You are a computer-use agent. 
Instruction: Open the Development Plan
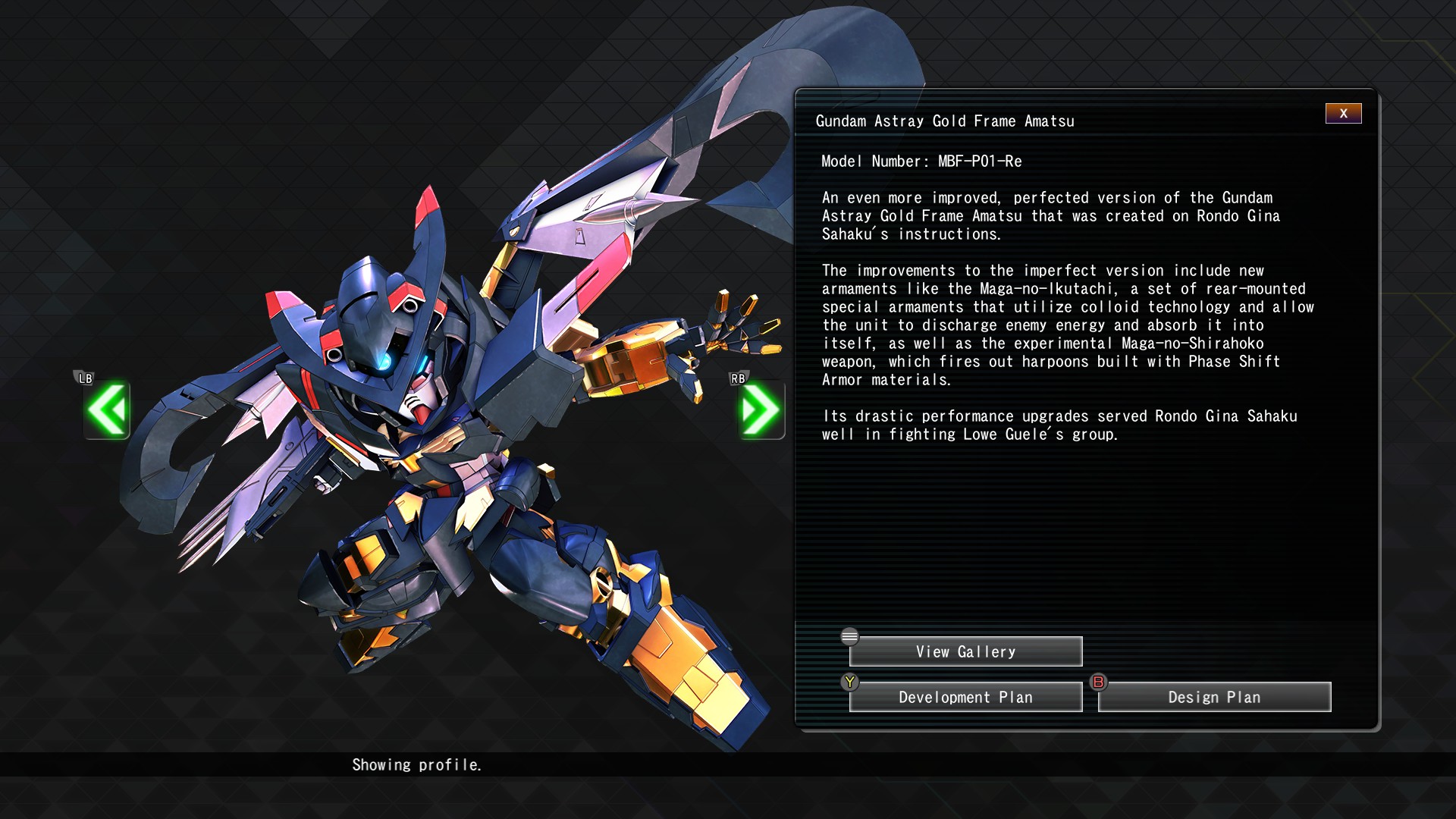coord(965,697)
